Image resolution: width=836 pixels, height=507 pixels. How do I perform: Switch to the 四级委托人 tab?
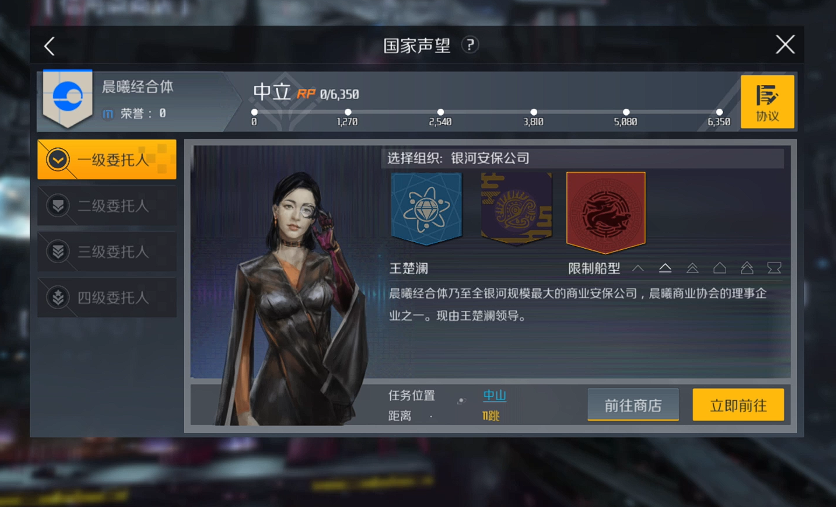[x=107, y=298]
